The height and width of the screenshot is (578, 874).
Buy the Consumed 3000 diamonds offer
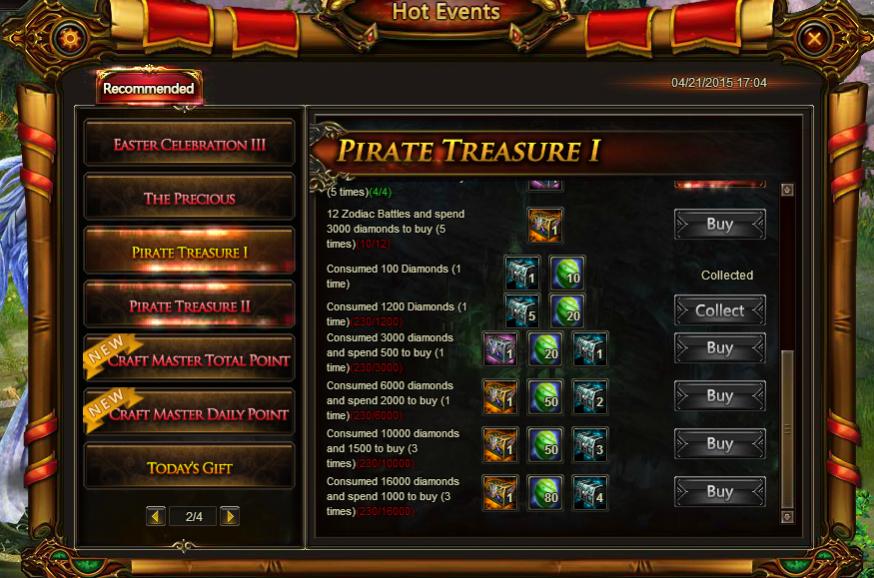(x=720, y=348)
